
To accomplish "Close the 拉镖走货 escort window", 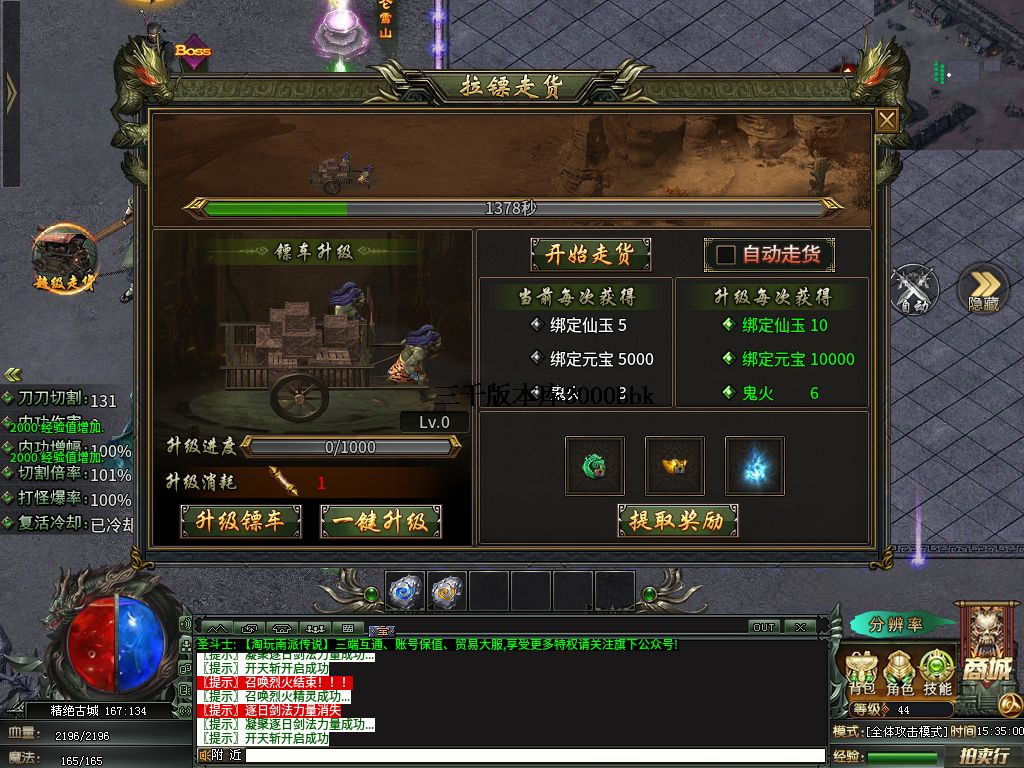I will [887, 121].
